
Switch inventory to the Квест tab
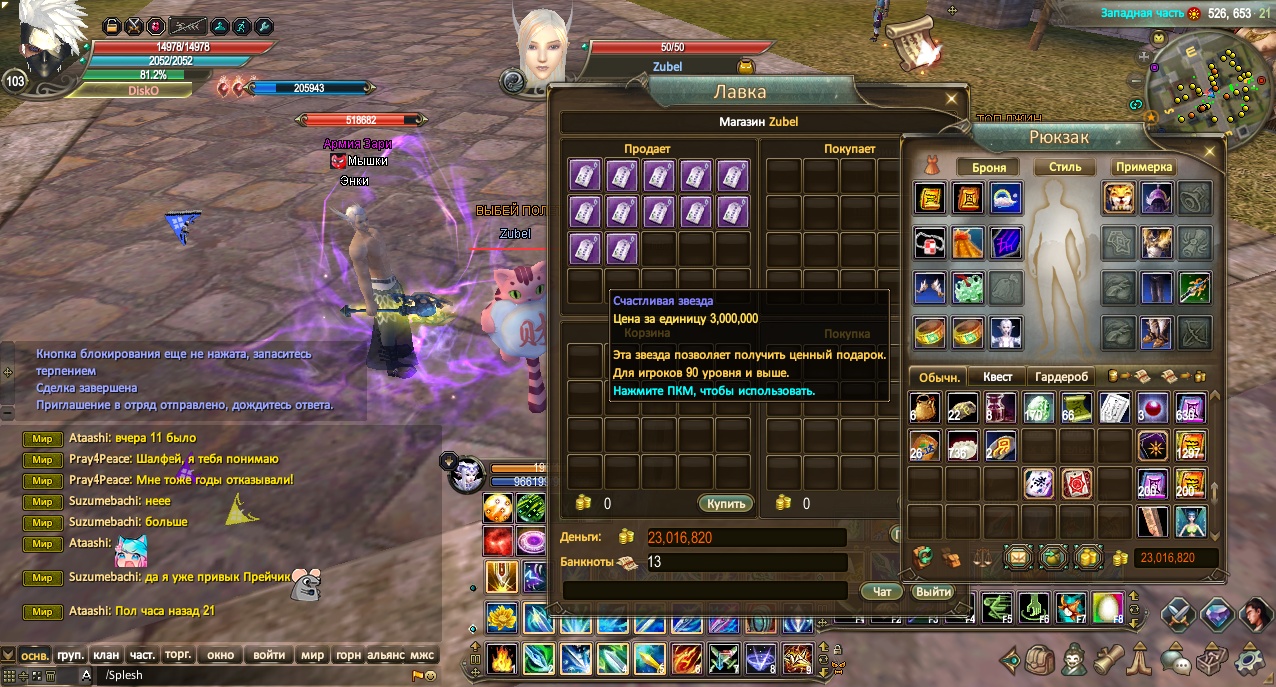[997, 377]
